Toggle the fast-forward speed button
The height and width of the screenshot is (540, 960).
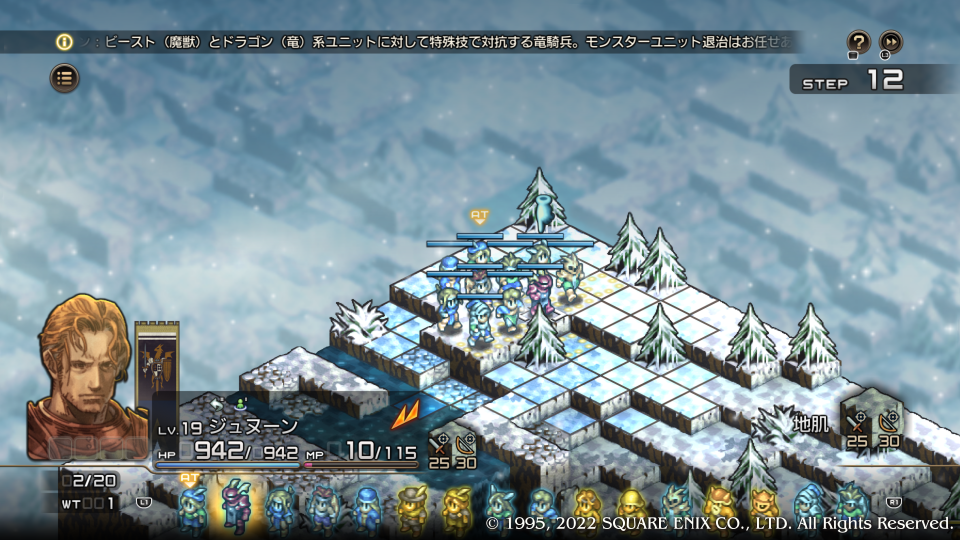[890, 42]
